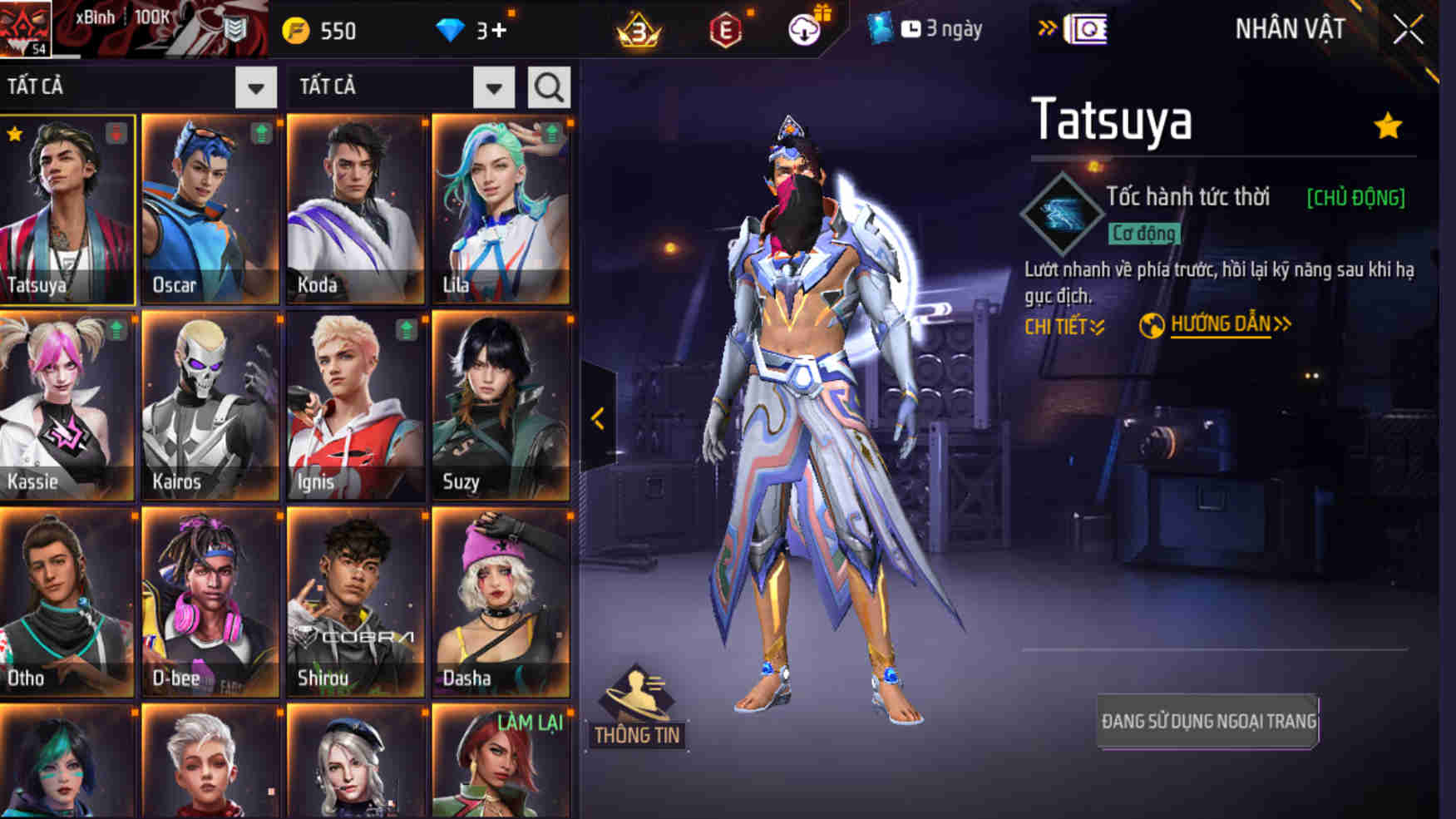Toggle the favorite star beside Tatsuya's name
This screenshot has width=1456, height=819.
pos(1388,126)
